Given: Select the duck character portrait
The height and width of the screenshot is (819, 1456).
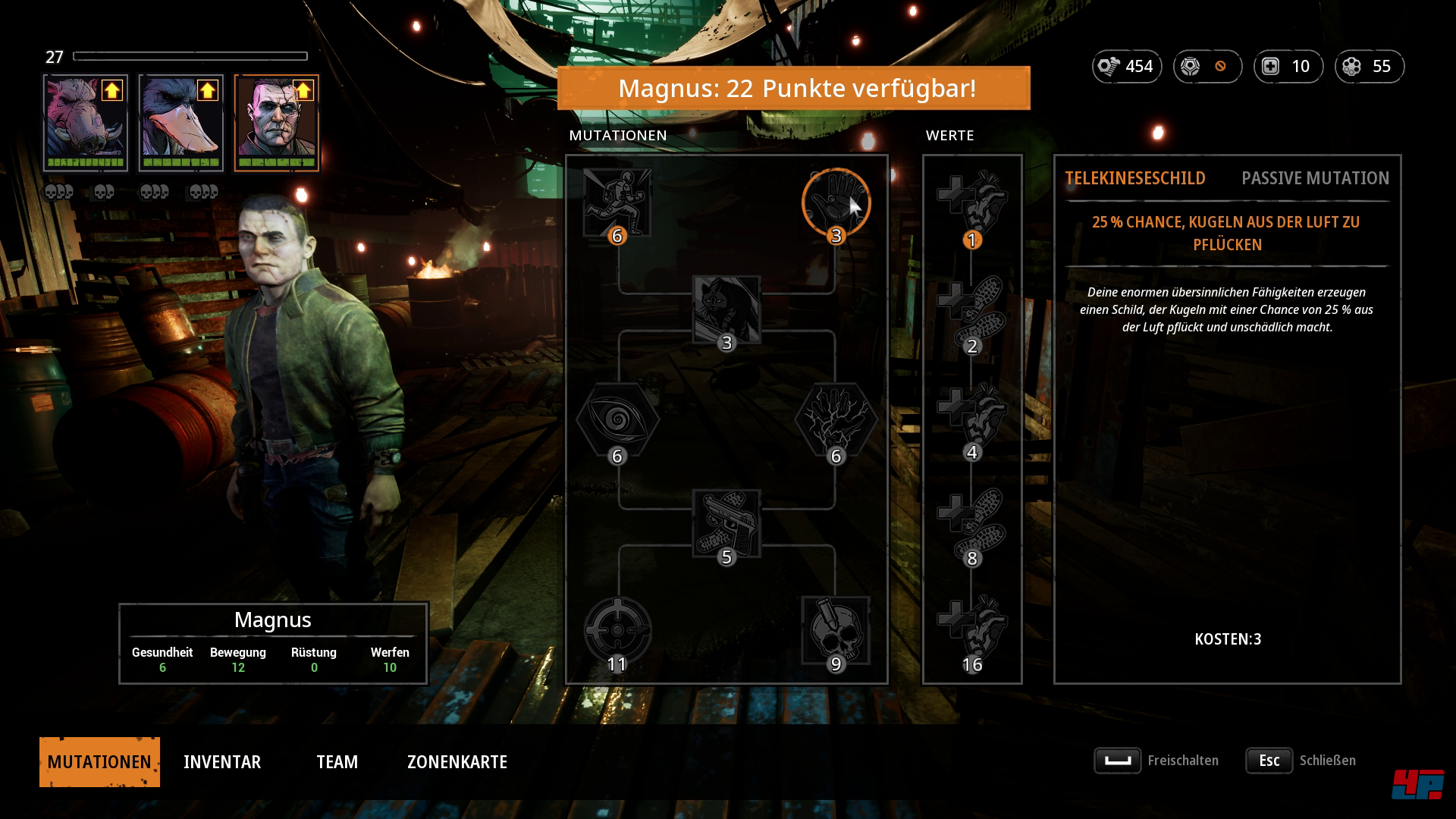Looking at the screenshot, I should [x=181, y=121].
